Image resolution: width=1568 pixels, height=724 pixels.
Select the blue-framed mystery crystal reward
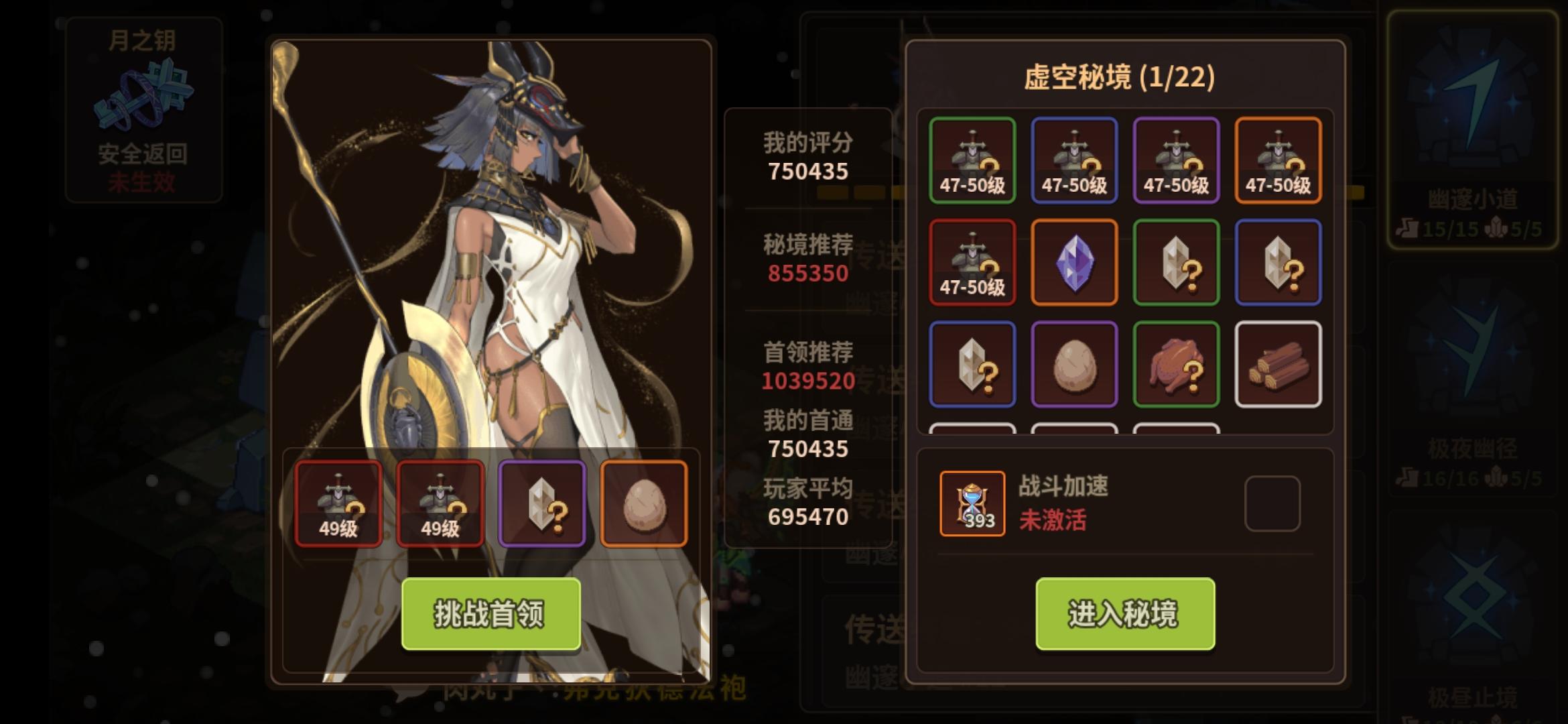[x=1279, y=263]
